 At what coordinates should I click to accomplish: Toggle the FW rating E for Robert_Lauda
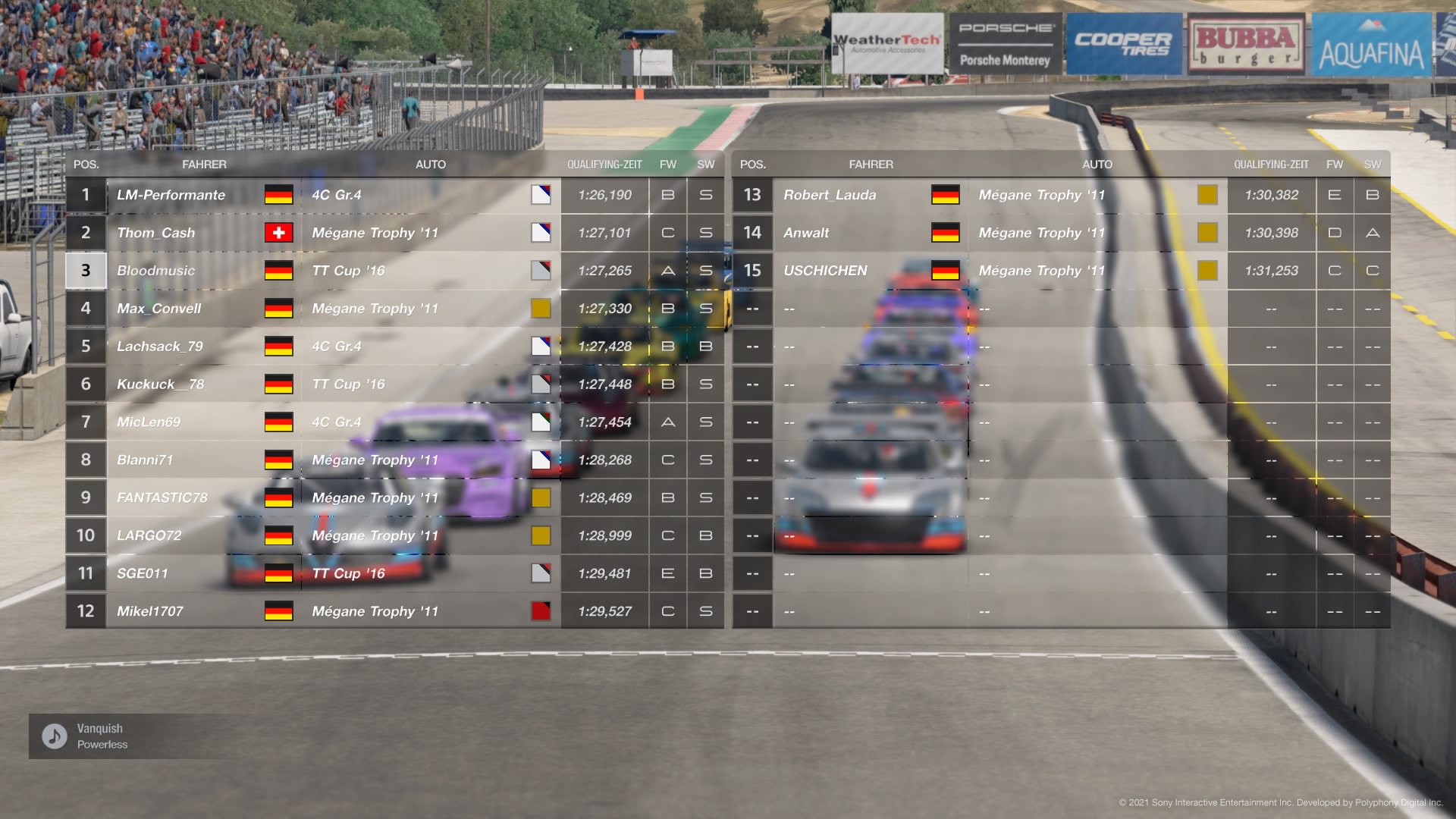click(x=1335, y=195)
